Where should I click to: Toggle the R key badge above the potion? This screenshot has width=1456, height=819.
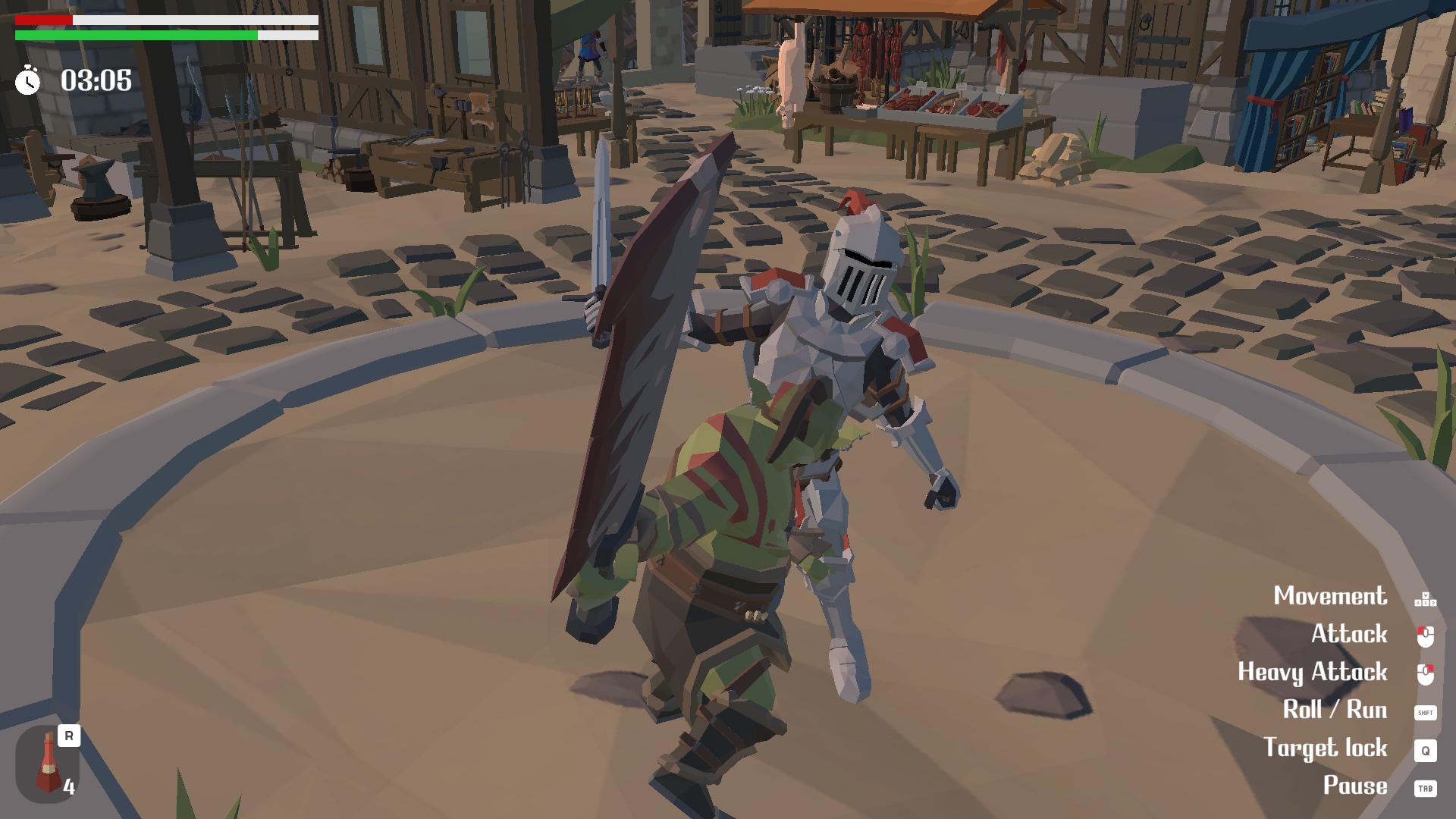click(67, 736)
